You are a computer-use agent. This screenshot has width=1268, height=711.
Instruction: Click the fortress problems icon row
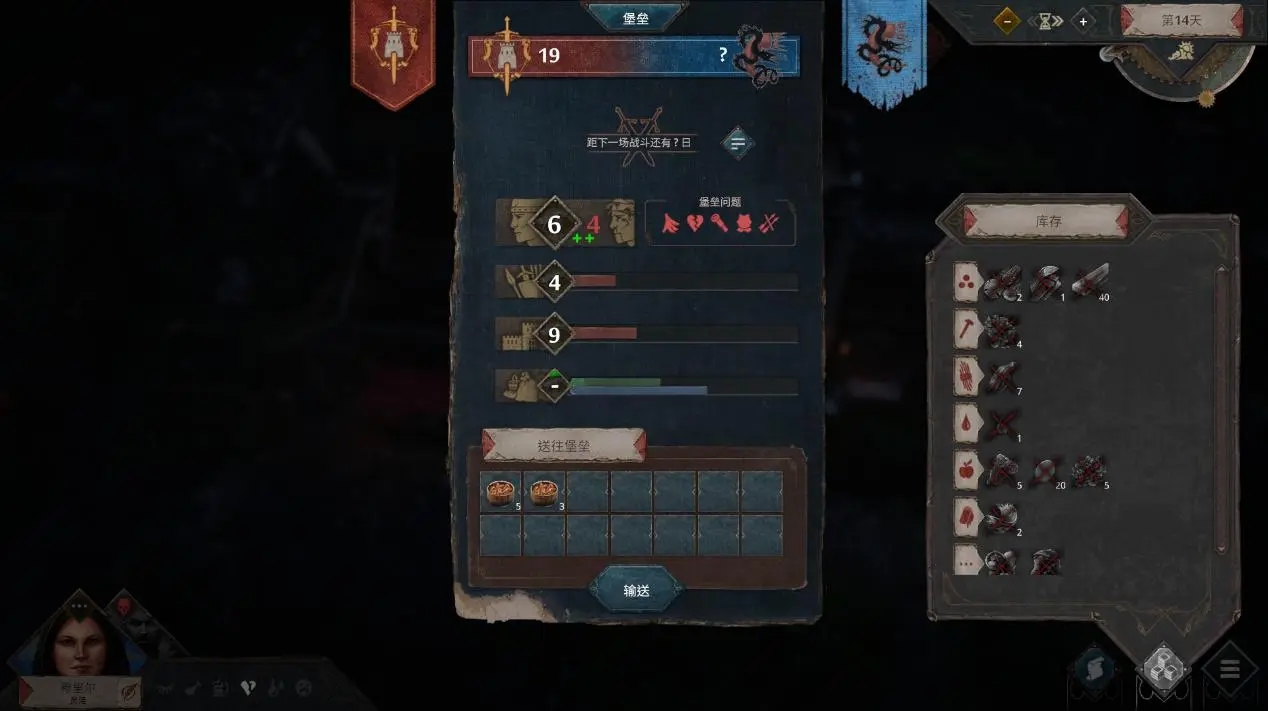[720, 224]
